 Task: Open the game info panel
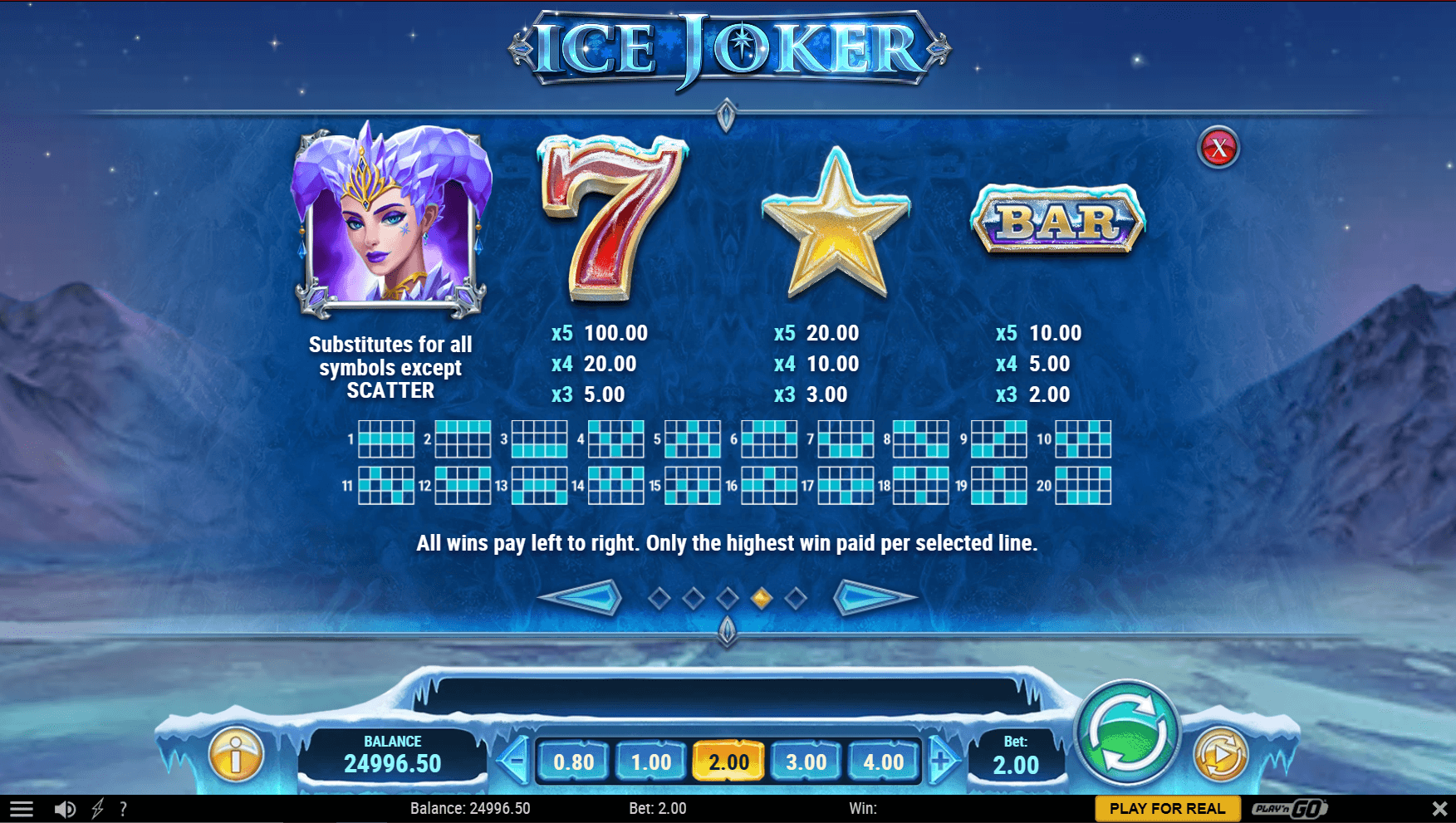tap(235, 753)
